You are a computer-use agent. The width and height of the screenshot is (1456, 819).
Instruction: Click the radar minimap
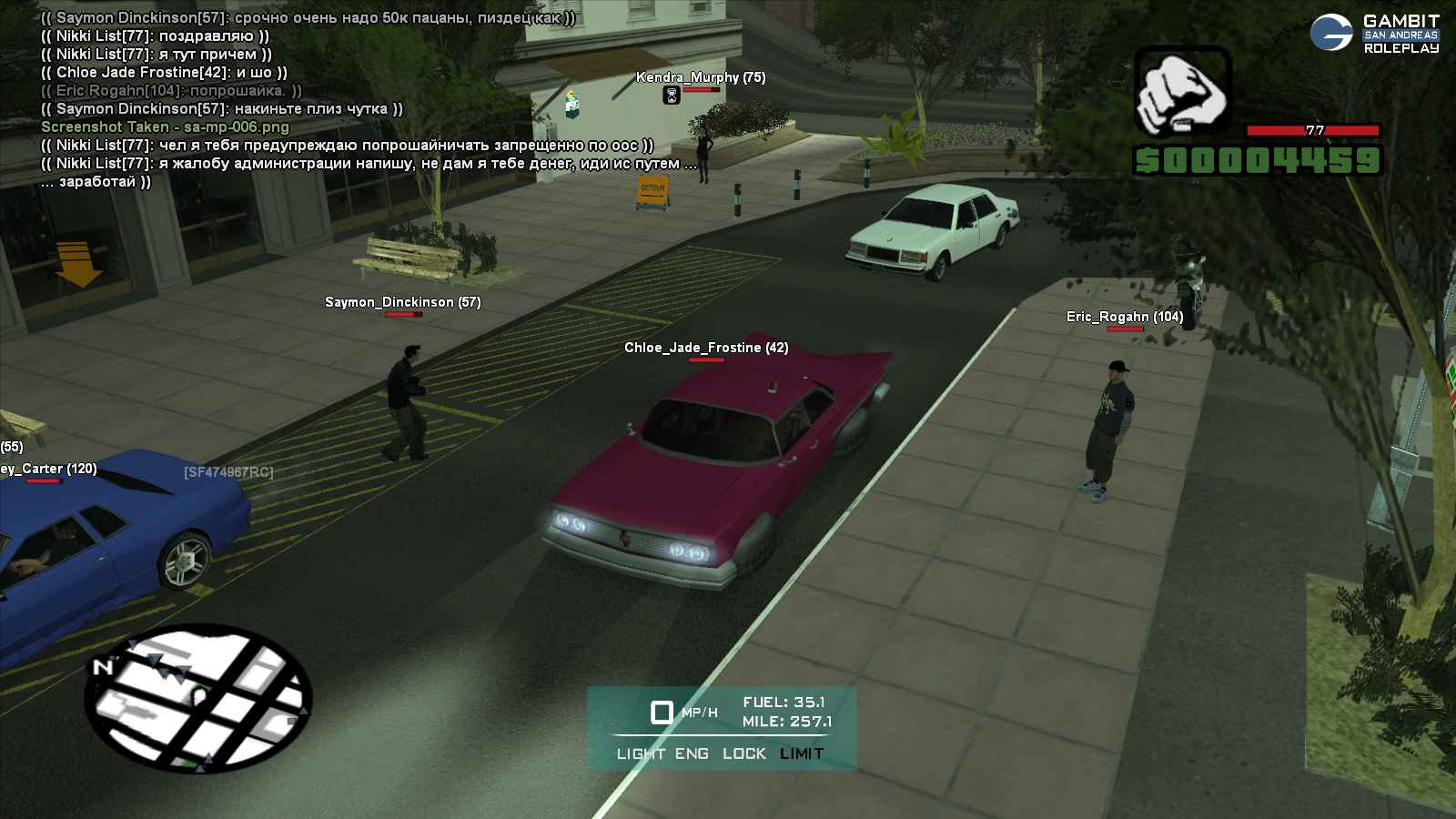click(198, 698)
